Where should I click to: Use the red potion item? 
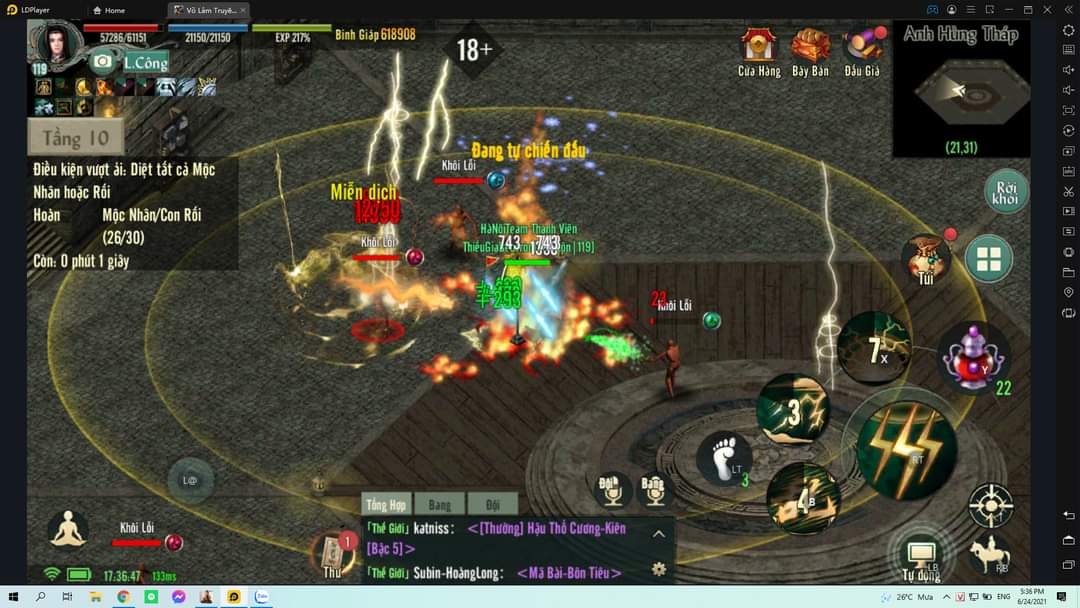coord(973,358)
